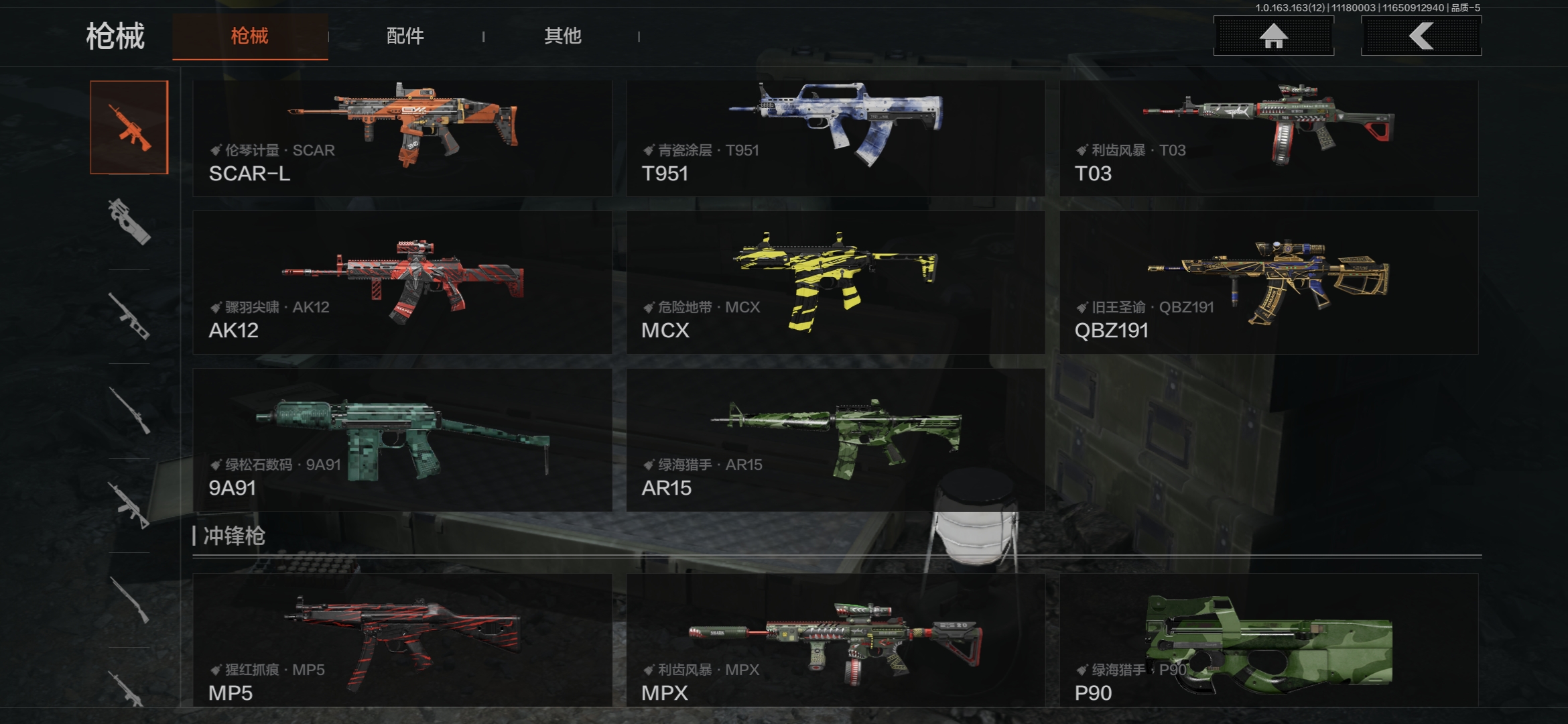1568x724 pixels.
Task: Select the green camo AR15
Action: click(x=835, y=440)
